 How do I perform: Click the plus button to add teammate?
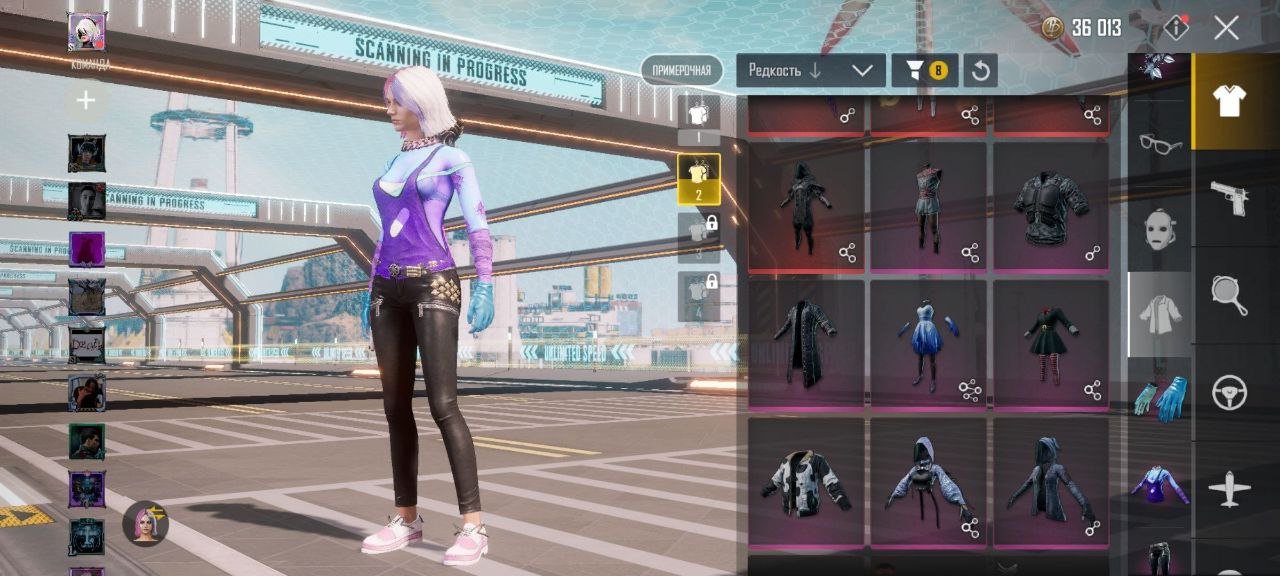86,100
